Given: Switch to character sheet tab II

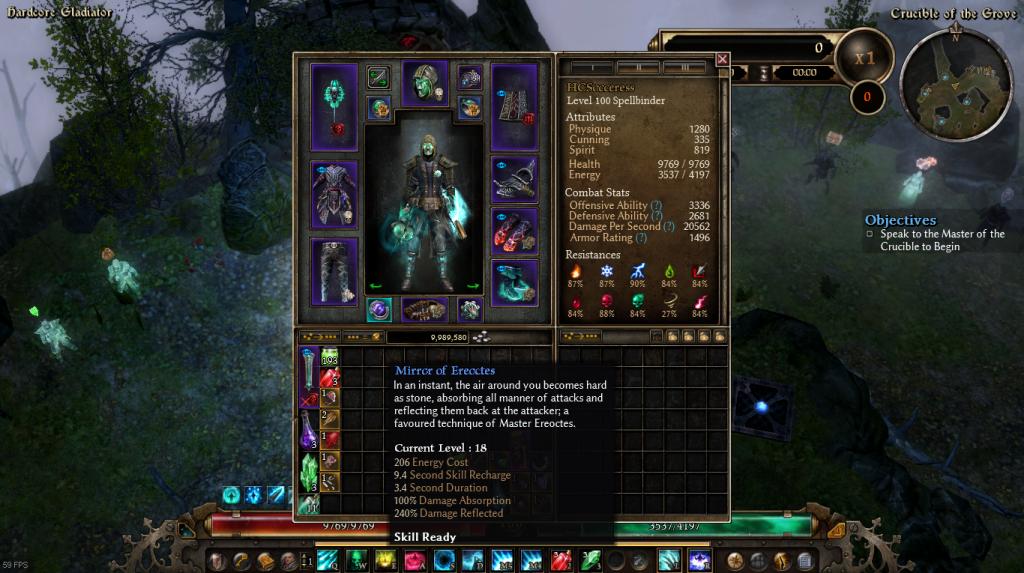Looking at the screenshot, I should 637,68.
